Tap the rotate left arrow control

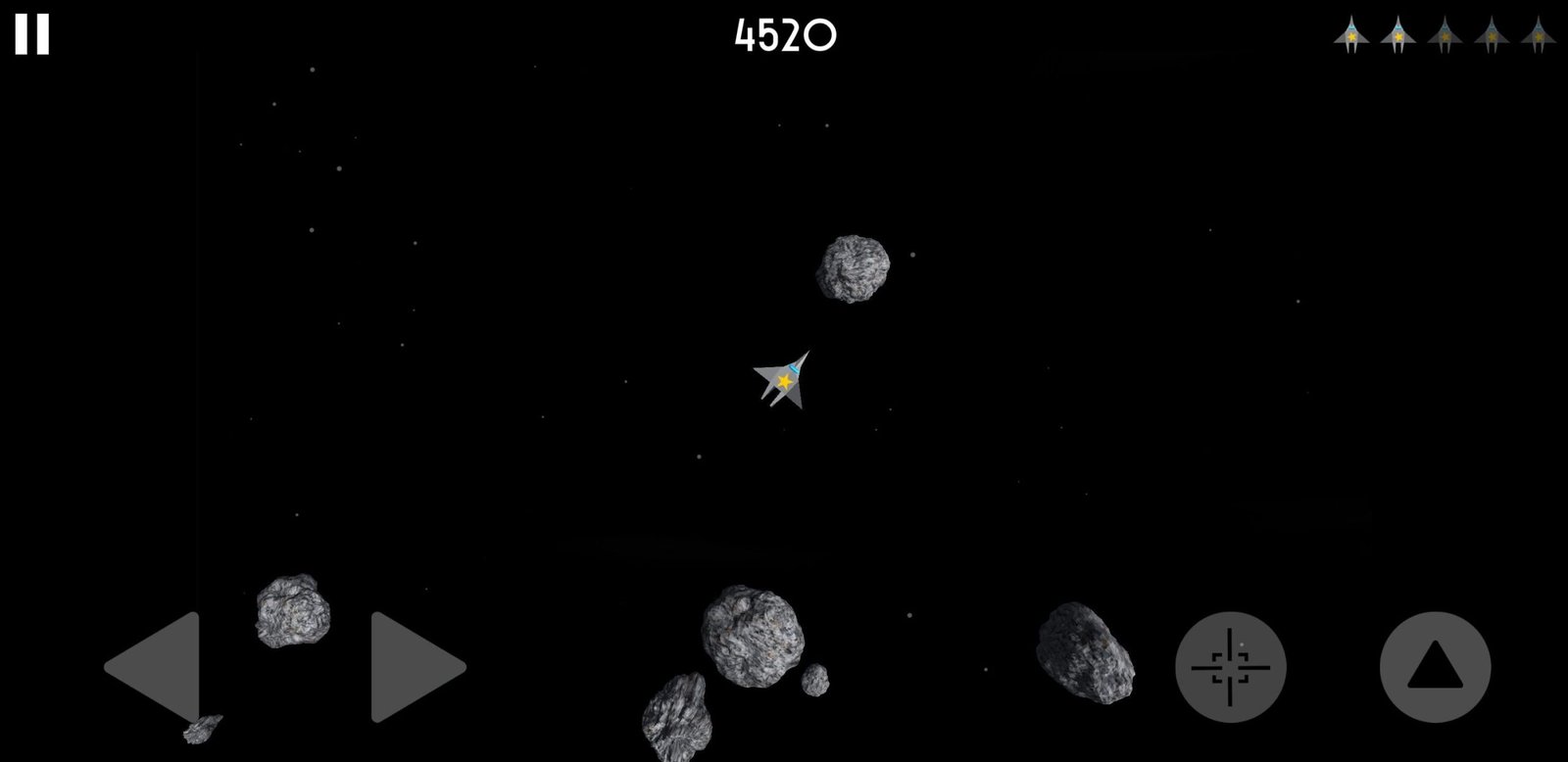pos(157,667)
